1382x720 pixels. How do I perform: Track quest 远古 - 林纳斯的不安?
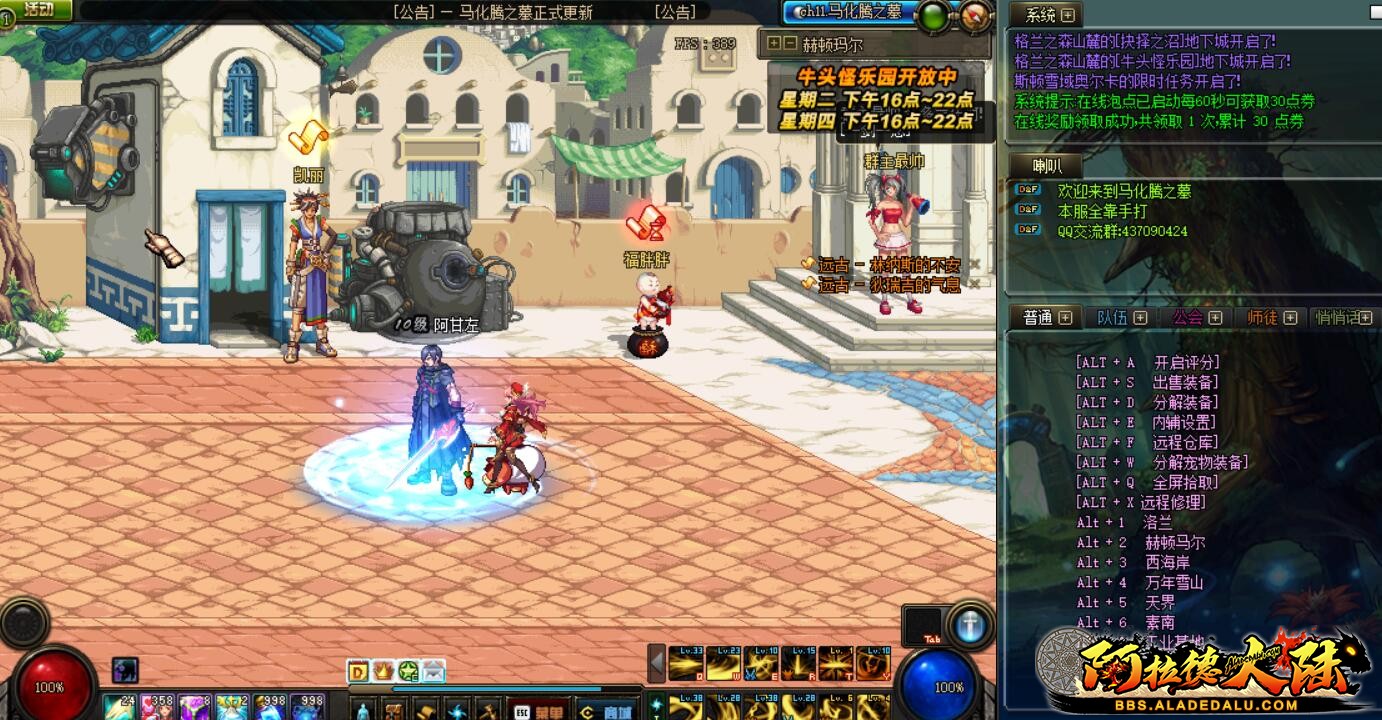tap(889, 265)
